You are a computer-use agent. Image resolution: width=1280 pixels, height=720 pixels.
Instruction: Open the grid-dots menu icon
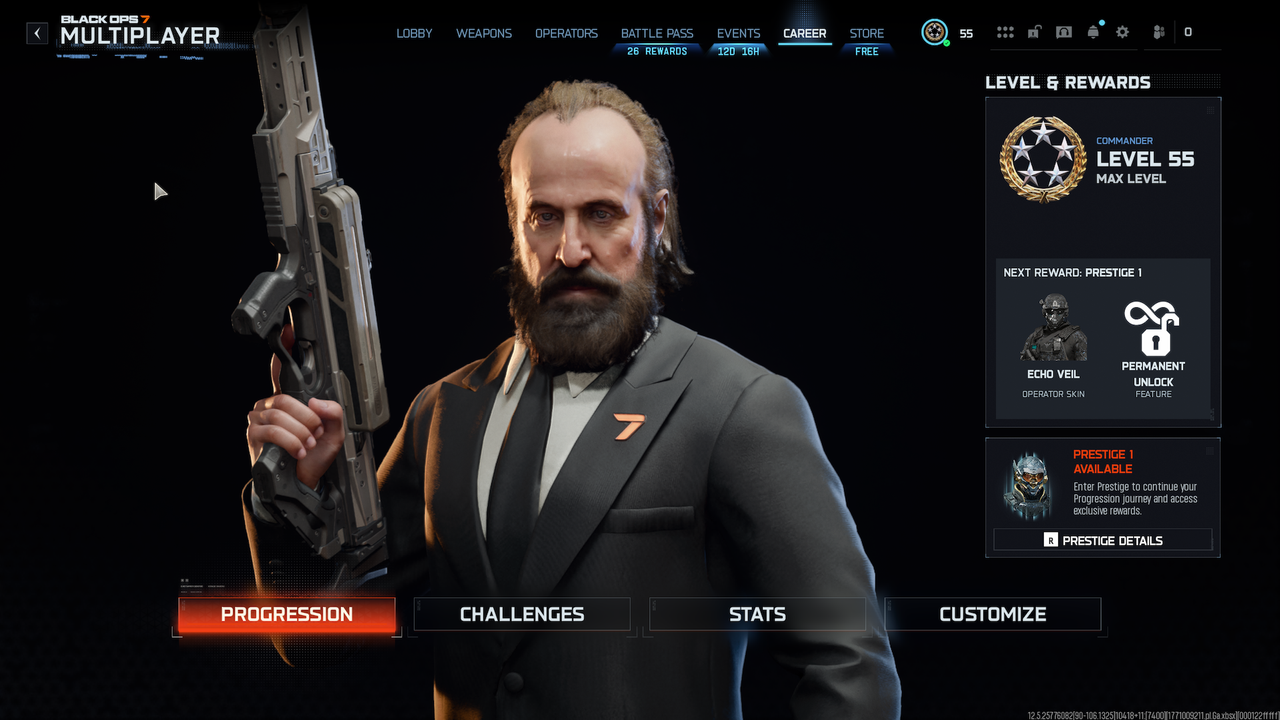coord(1005,32)
